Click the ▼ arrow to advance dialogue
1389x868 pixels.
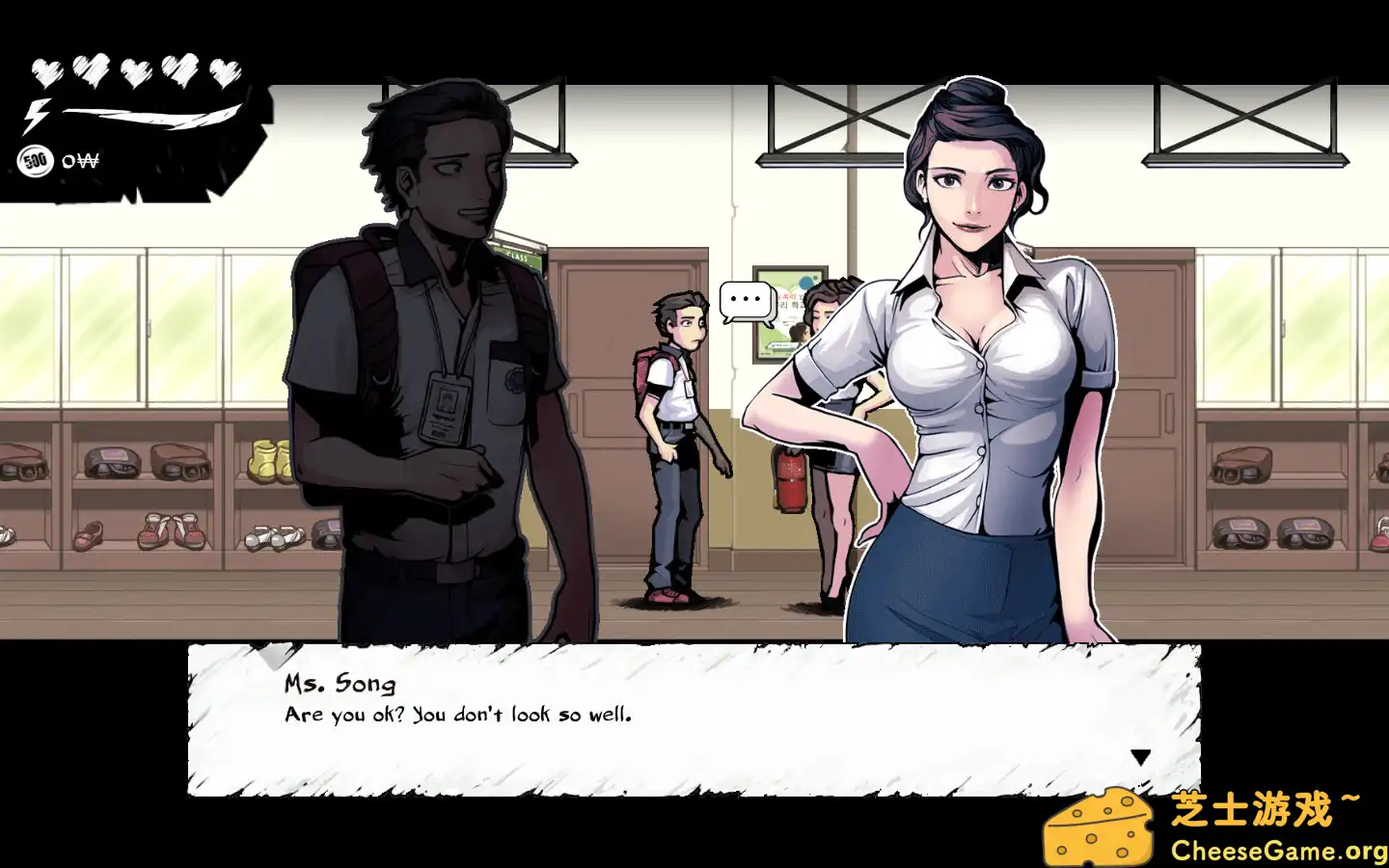click(x=1143, y=756)
